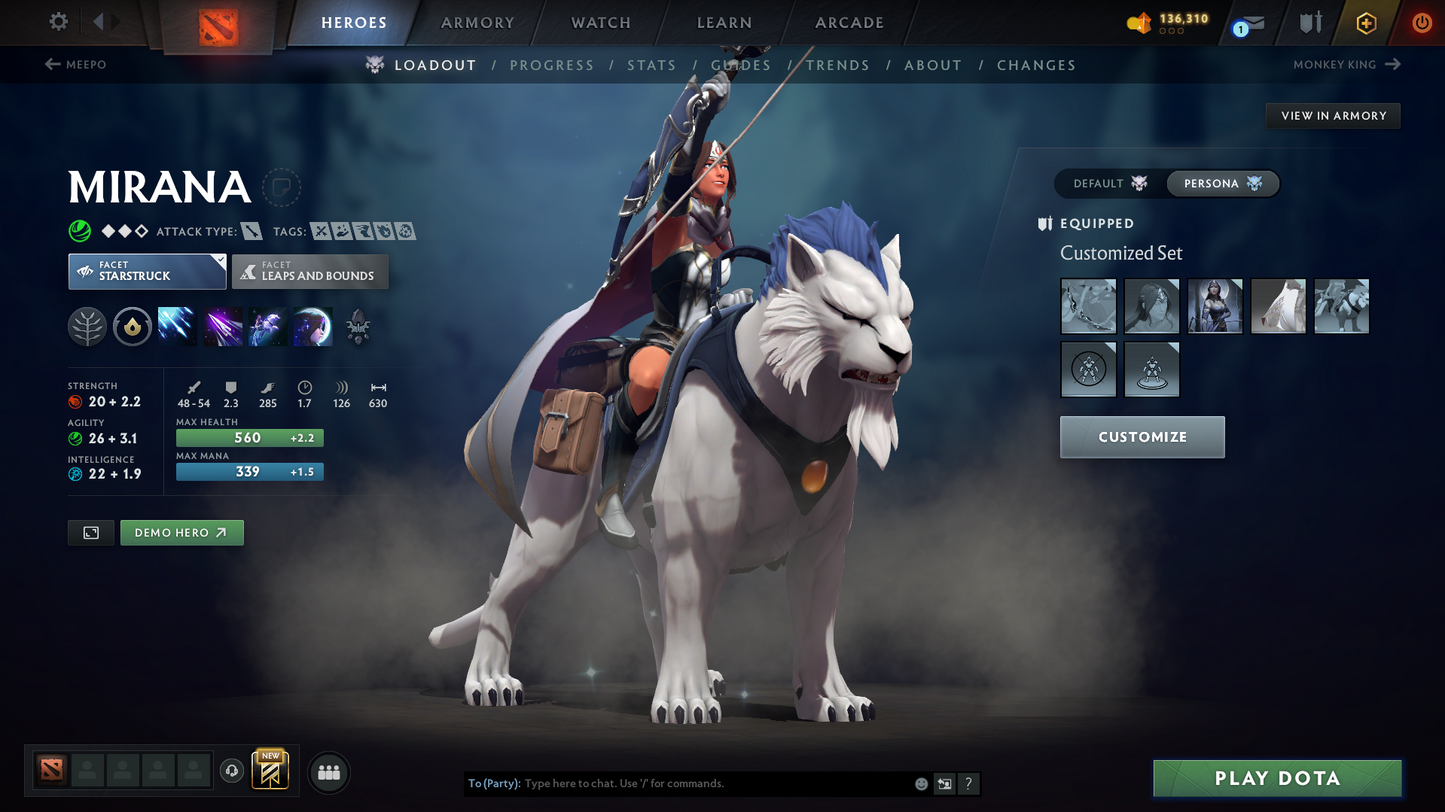Expand the hero view to fullscreen
The height and width of the screenshot is (812, 1445).
click(x=90, y=532)
